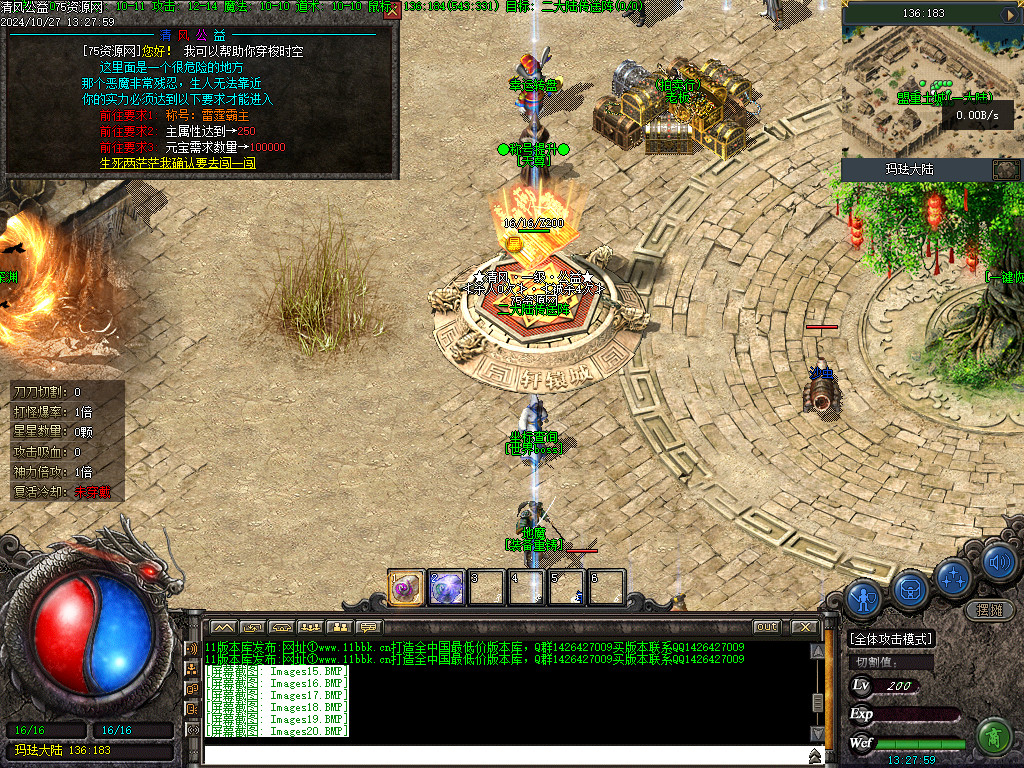Toggle the map icon beside 玛珐大陆

point(1005,170)
